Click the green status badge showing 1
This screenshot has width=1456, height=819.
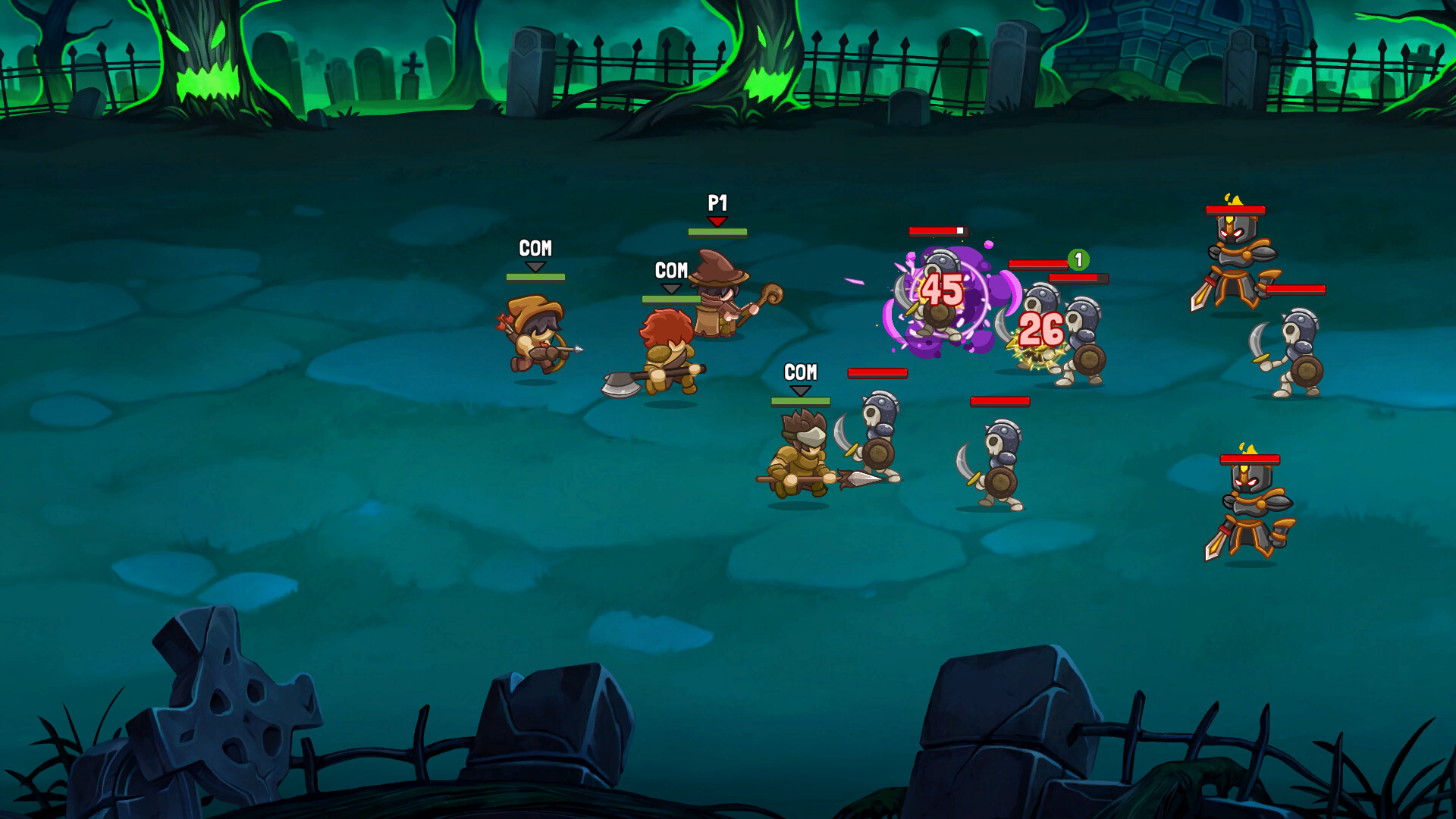pos(1078,260)
